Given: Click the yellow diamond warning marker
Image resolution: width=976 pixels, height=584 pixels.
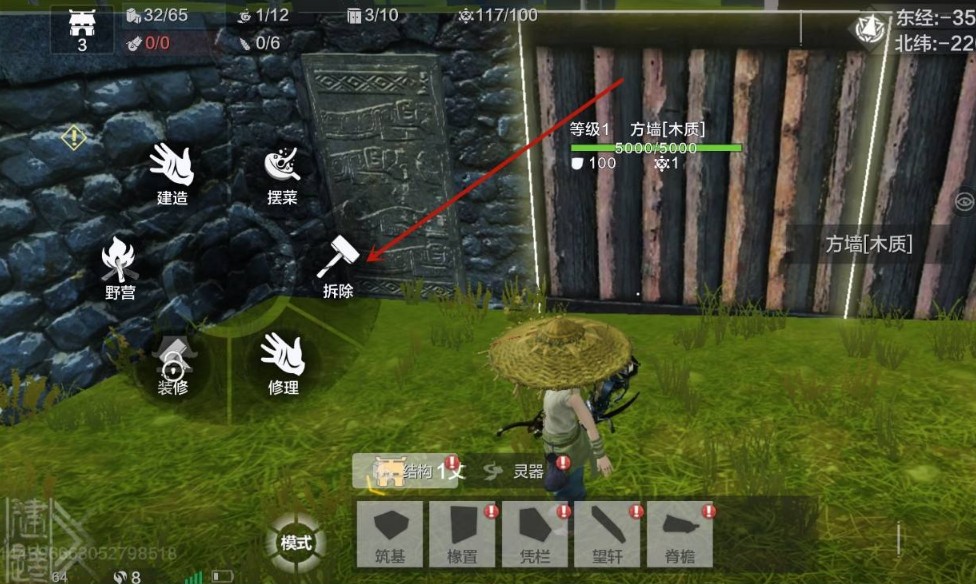Looking at the screenshot, I should click(73, 137).
